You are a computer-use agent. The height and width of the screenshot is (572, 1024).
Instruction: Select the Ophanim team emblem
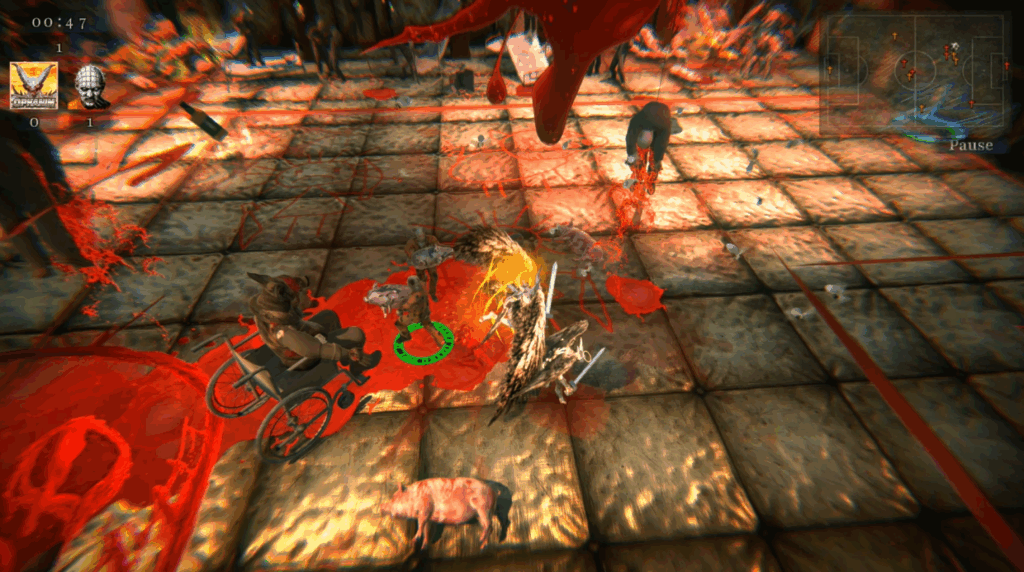[x=33, y=85]
